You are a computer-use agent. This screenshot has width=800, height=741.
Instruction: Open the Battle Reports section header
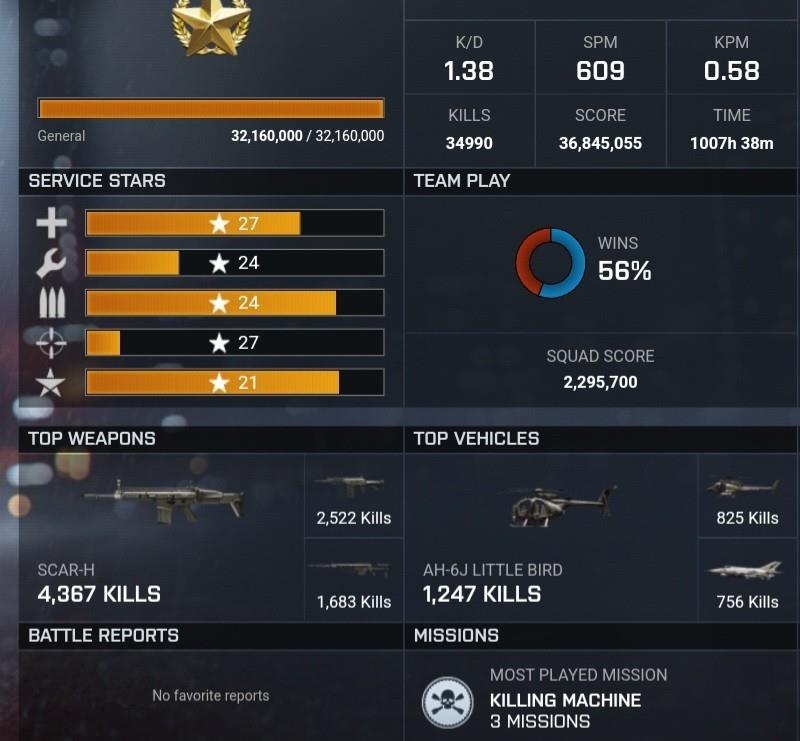[103, 635]
